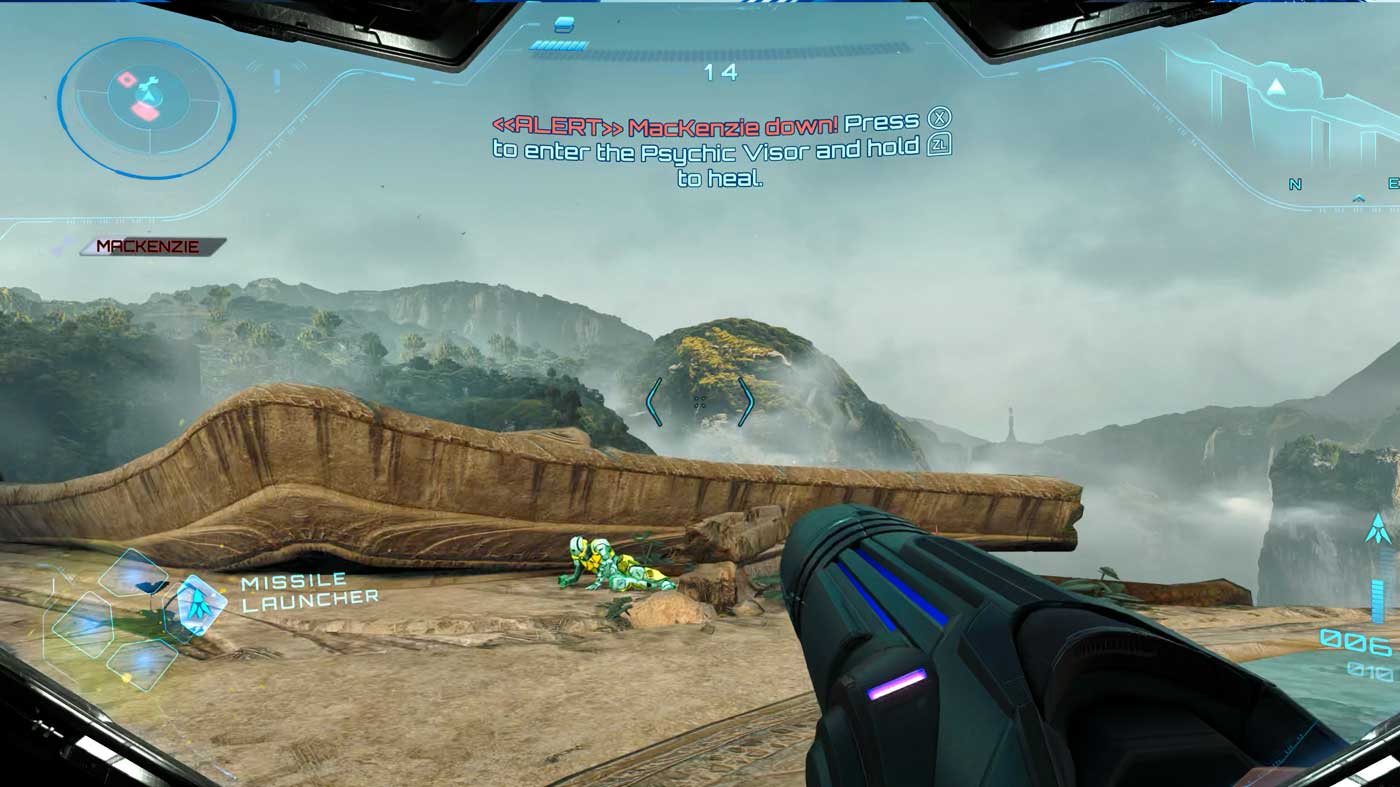This screenshot has height=787, width=1400.
Task: Select the Samus arrow marker on the minimap
Action: (150, 97)
